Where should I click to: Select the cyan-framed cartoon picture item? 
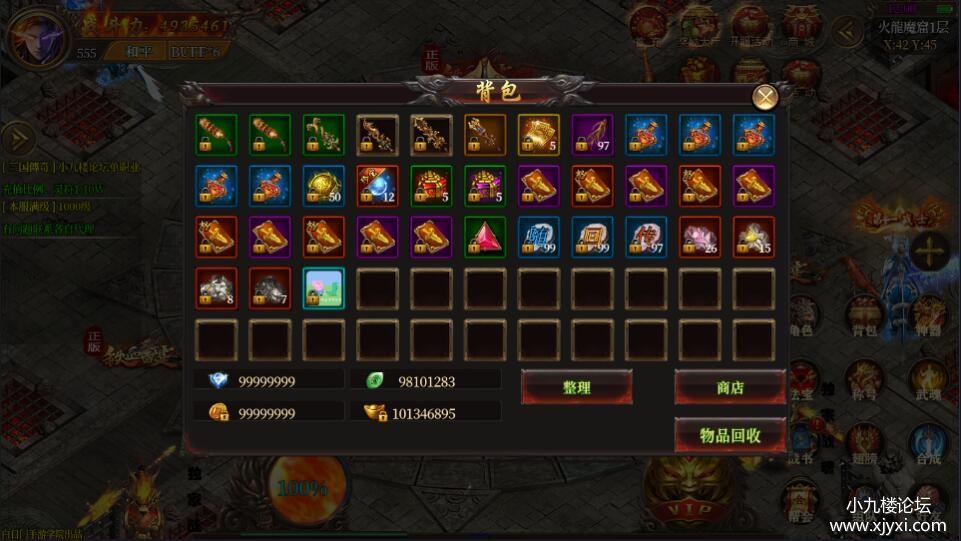(323, 289)
